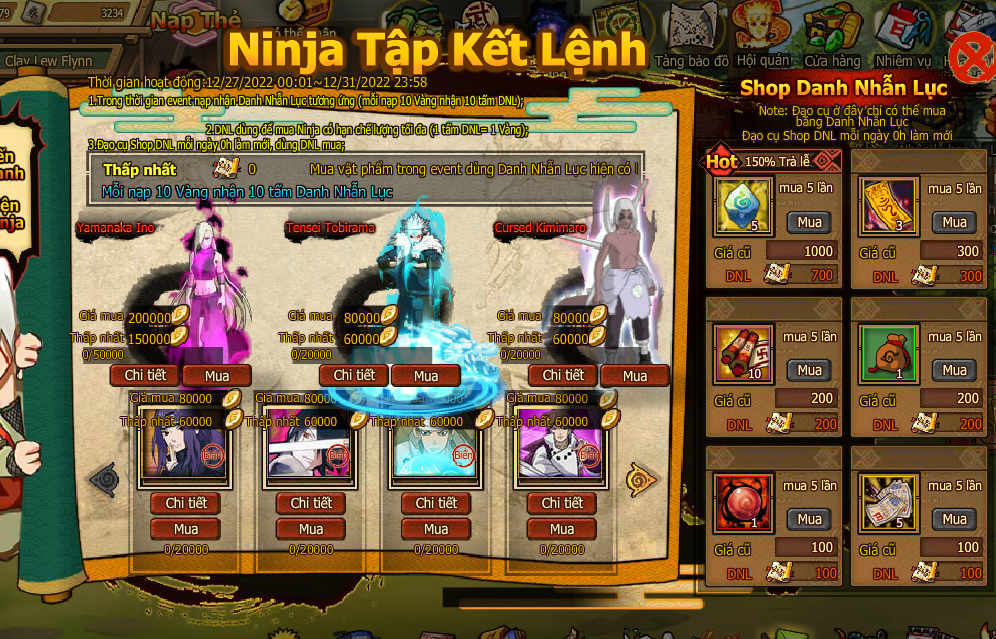Open the Tàng bảo đồ treasure map
This screenshot has width=996, height=639.
pyautogui.click(x=691, y=37)
